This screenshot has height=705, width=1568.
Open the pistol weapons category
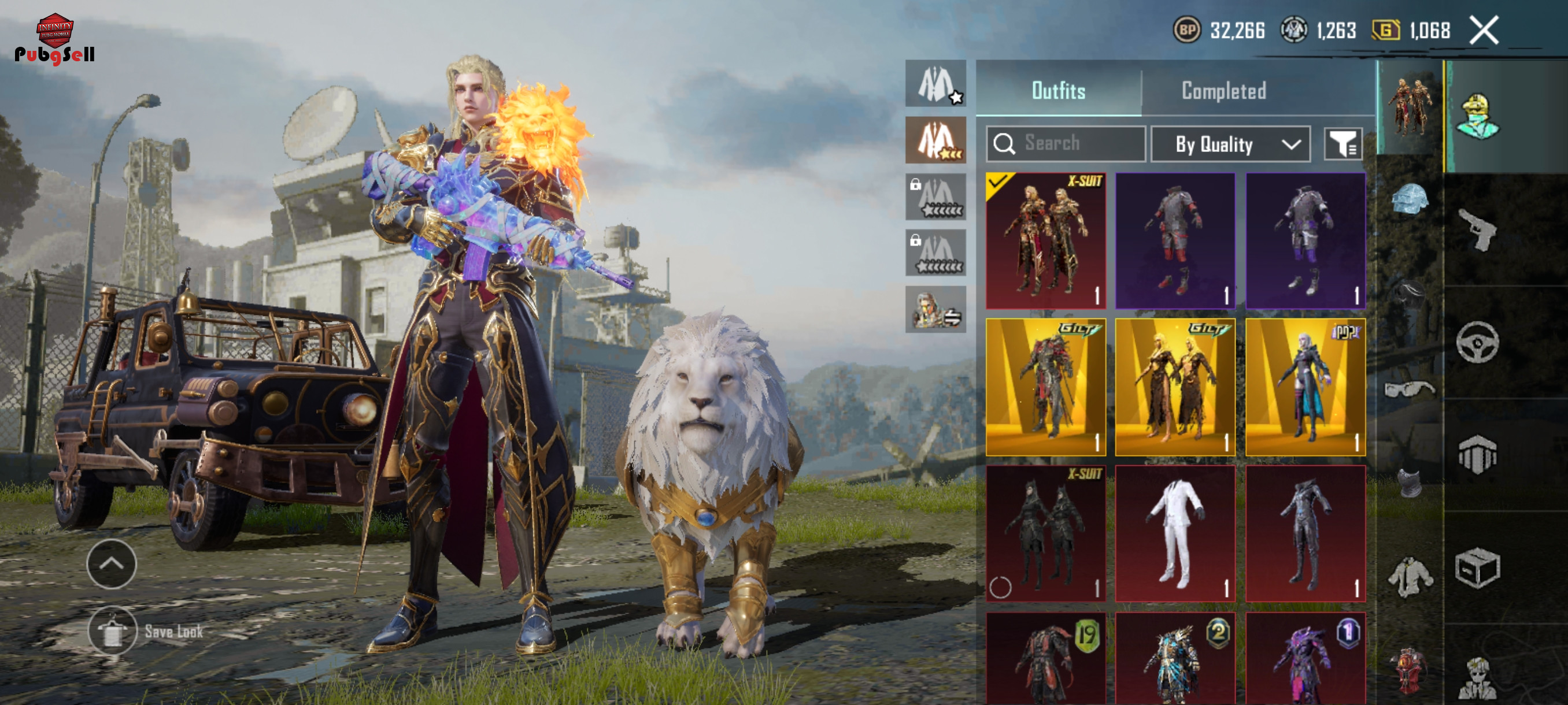1477,229
